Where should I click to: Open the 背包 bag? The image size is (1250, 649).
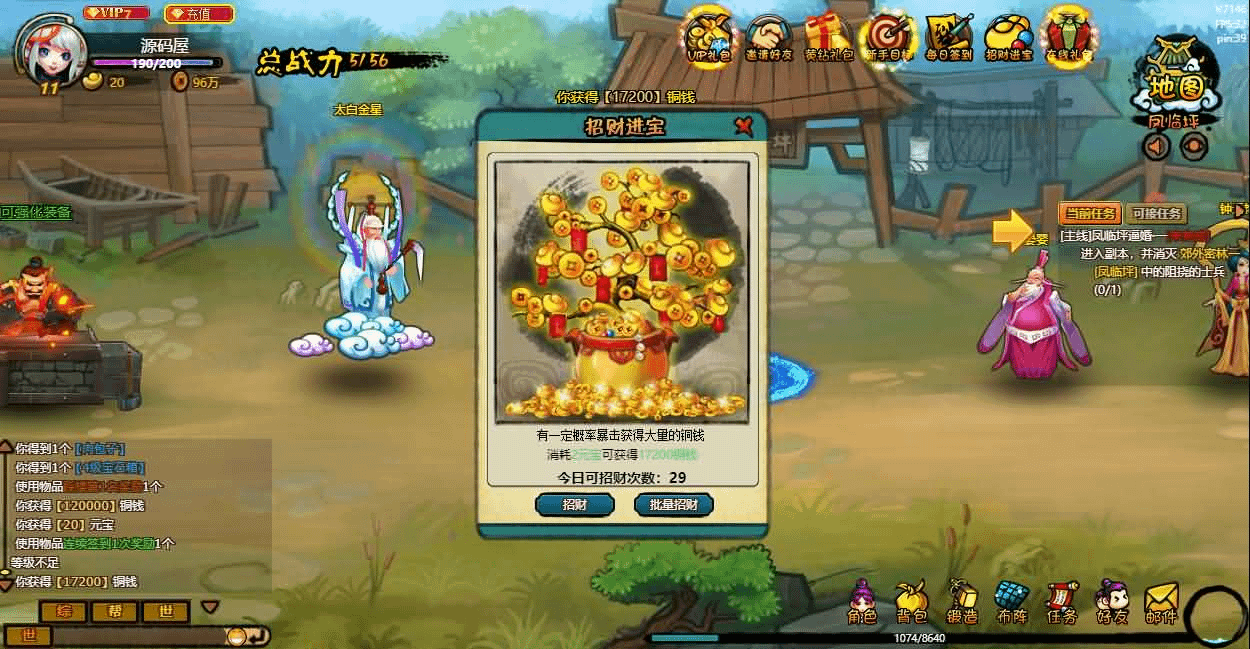[x=911, y=603]
